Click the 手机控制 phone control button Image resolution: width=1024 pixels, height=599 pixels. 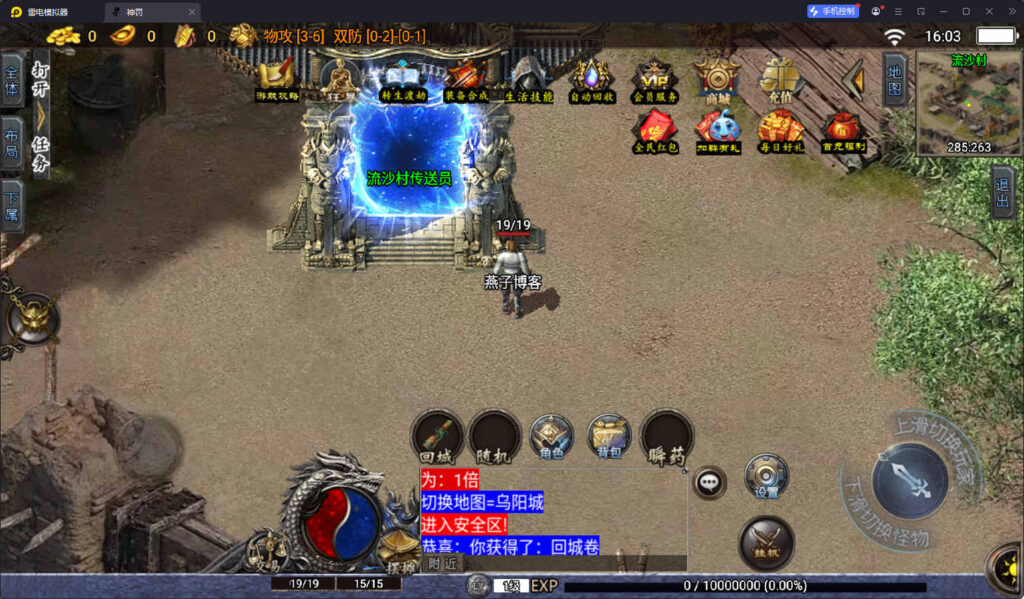832,11
